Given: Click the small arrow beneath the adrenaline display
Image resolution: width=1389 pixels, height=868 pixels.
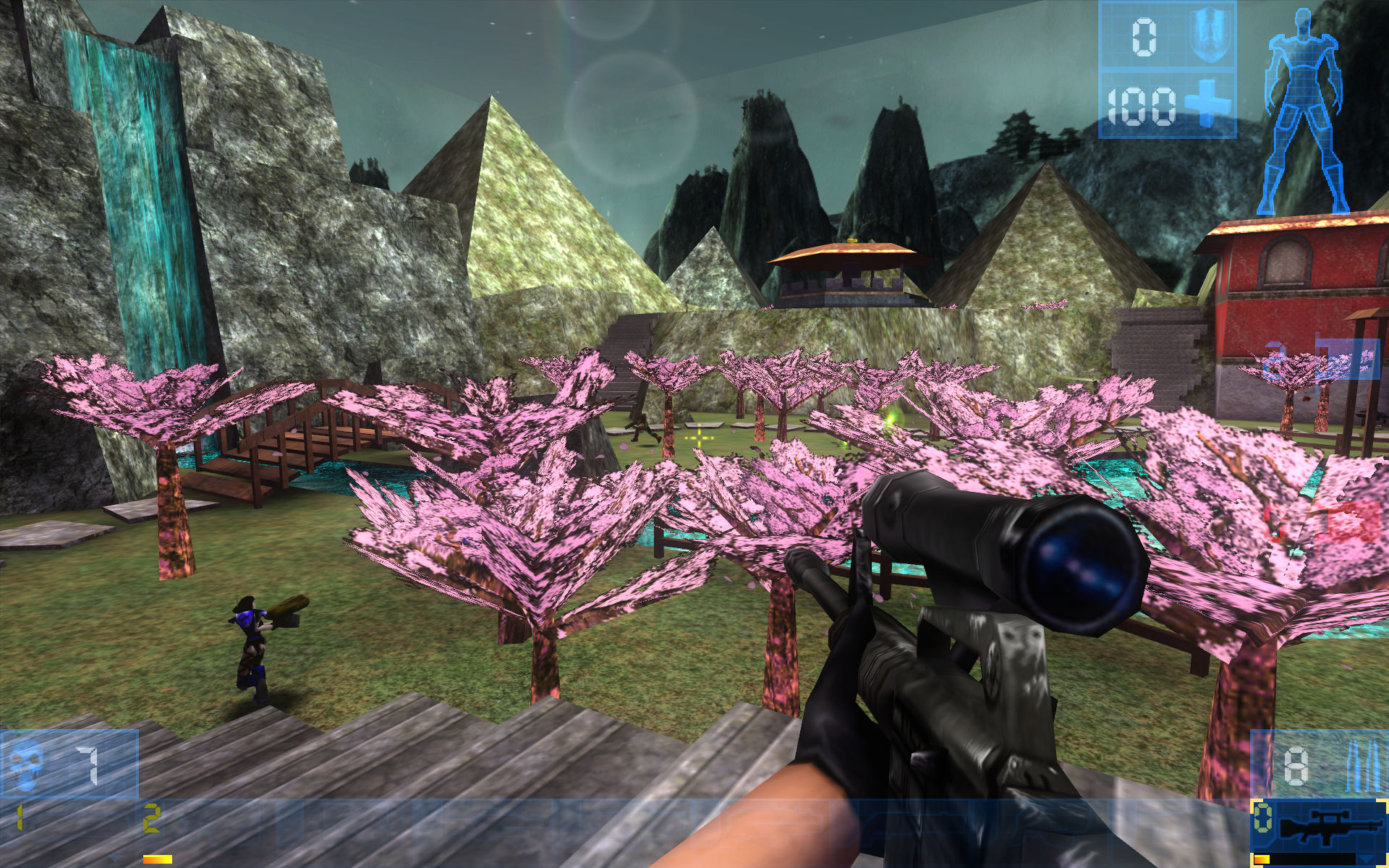Looking at the screenshot, I should tap(114, 859).
